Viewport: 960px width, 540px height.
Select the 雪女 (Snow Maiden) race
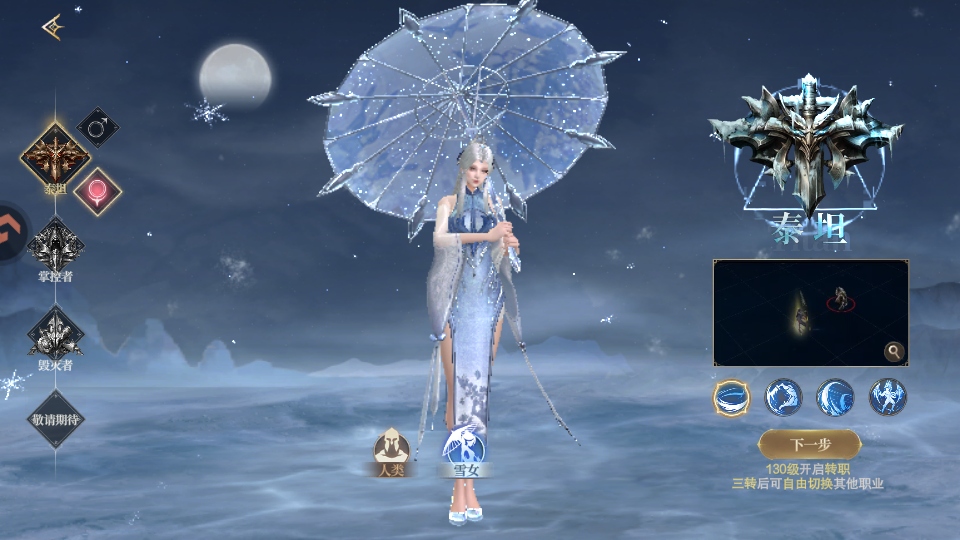click(x=463, y=449)
